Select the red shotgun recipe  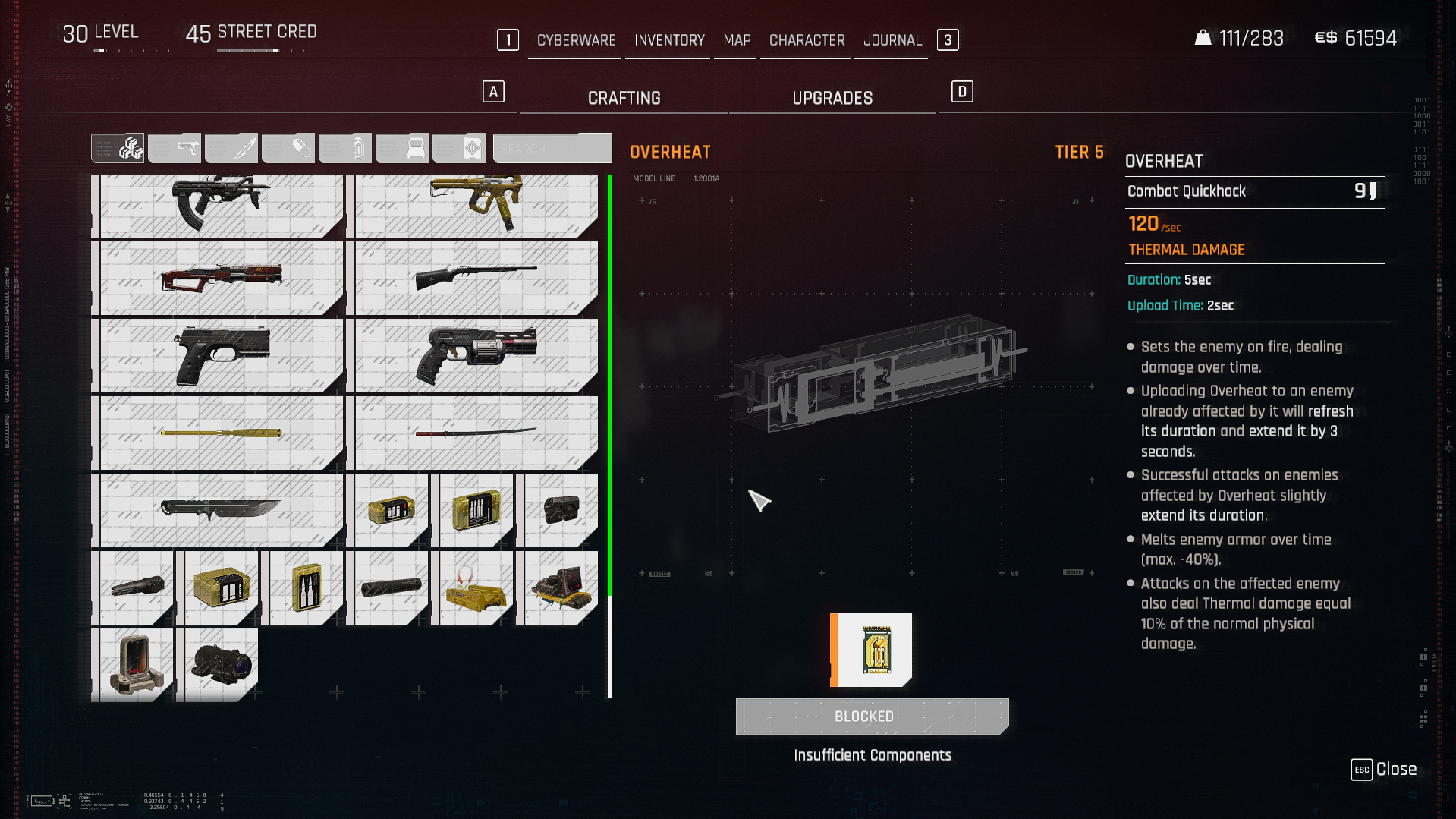pos(218,278)
